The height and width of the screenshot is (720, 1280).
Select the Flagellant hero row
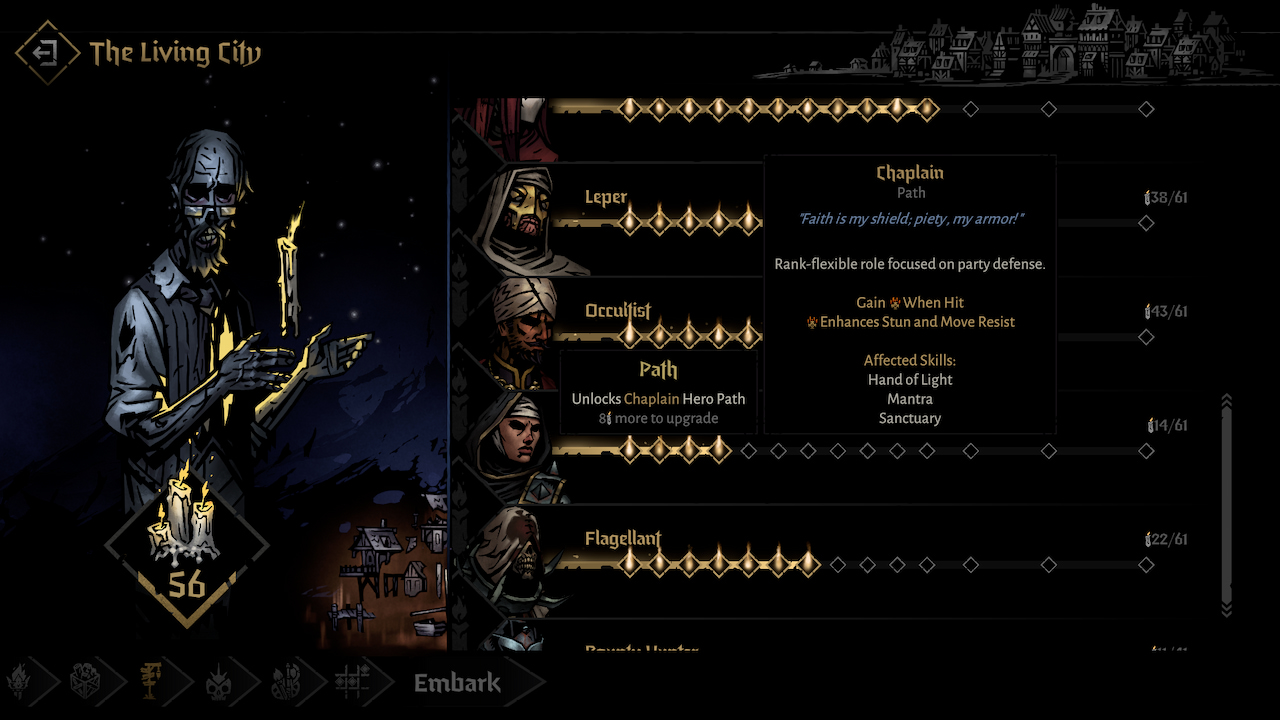[623, 540]
